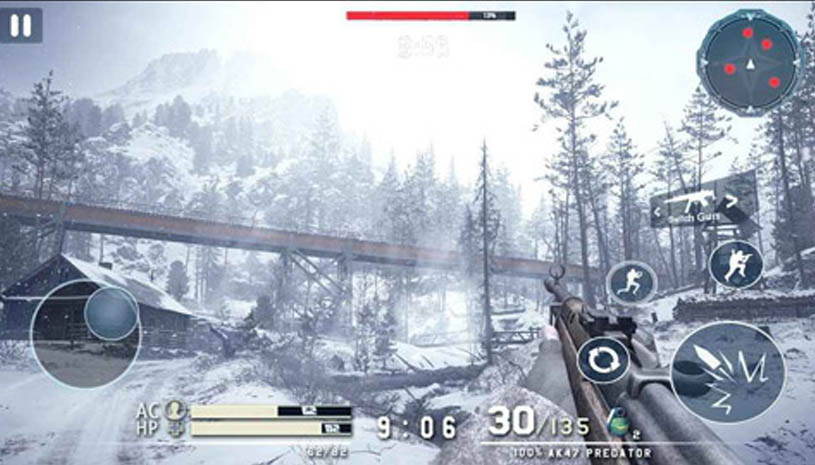The image size is (815, 465).
Task: Reload weapon with circular arrows button
Action: click(602, 359)
